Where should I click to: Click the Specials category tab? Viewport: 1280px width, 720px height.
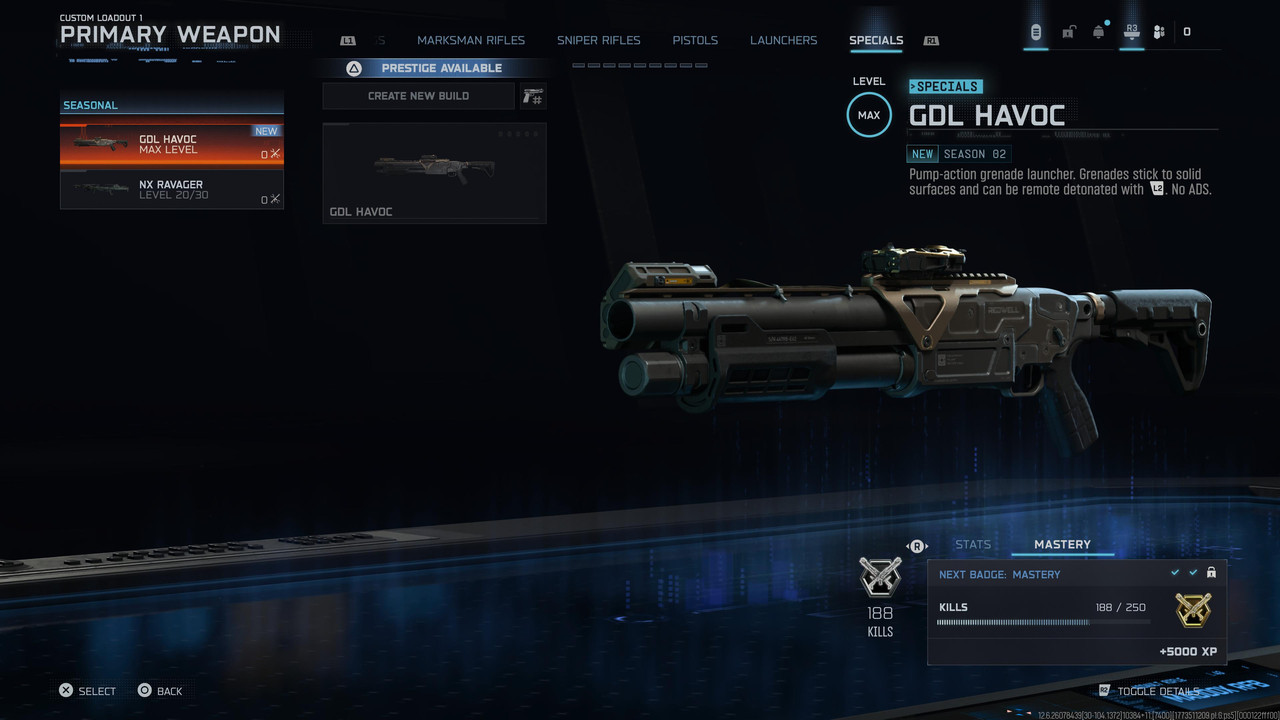tap(875, 40)
